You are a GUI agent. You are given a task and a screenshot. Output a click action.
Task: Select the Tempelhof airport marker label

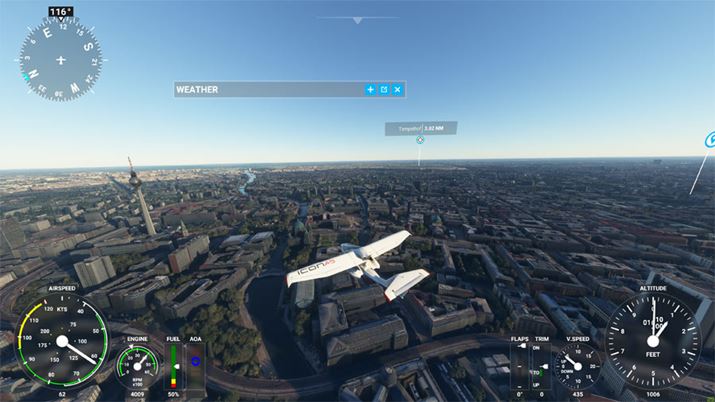[420, 129]
